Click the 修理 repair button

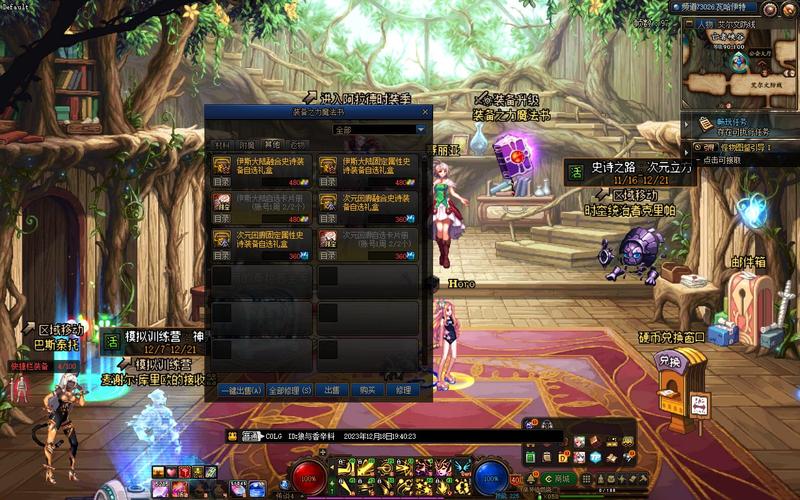click(x=403, y=390)
